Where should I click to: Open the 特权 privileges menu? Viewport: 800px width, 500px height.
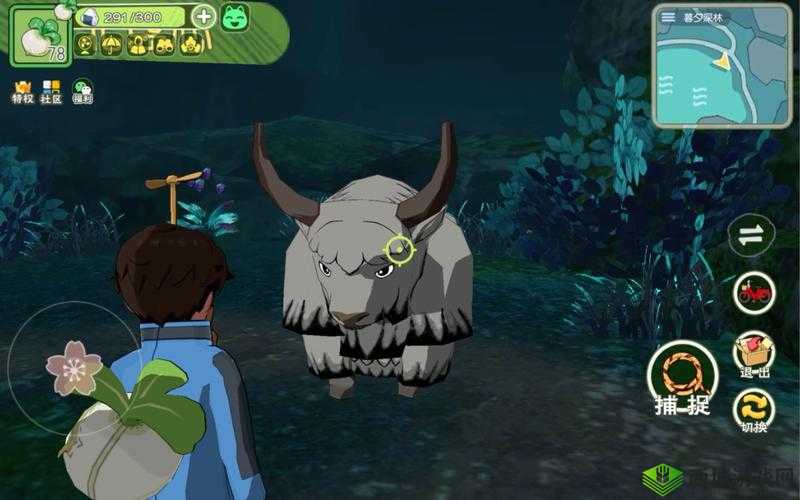point(22,92)
